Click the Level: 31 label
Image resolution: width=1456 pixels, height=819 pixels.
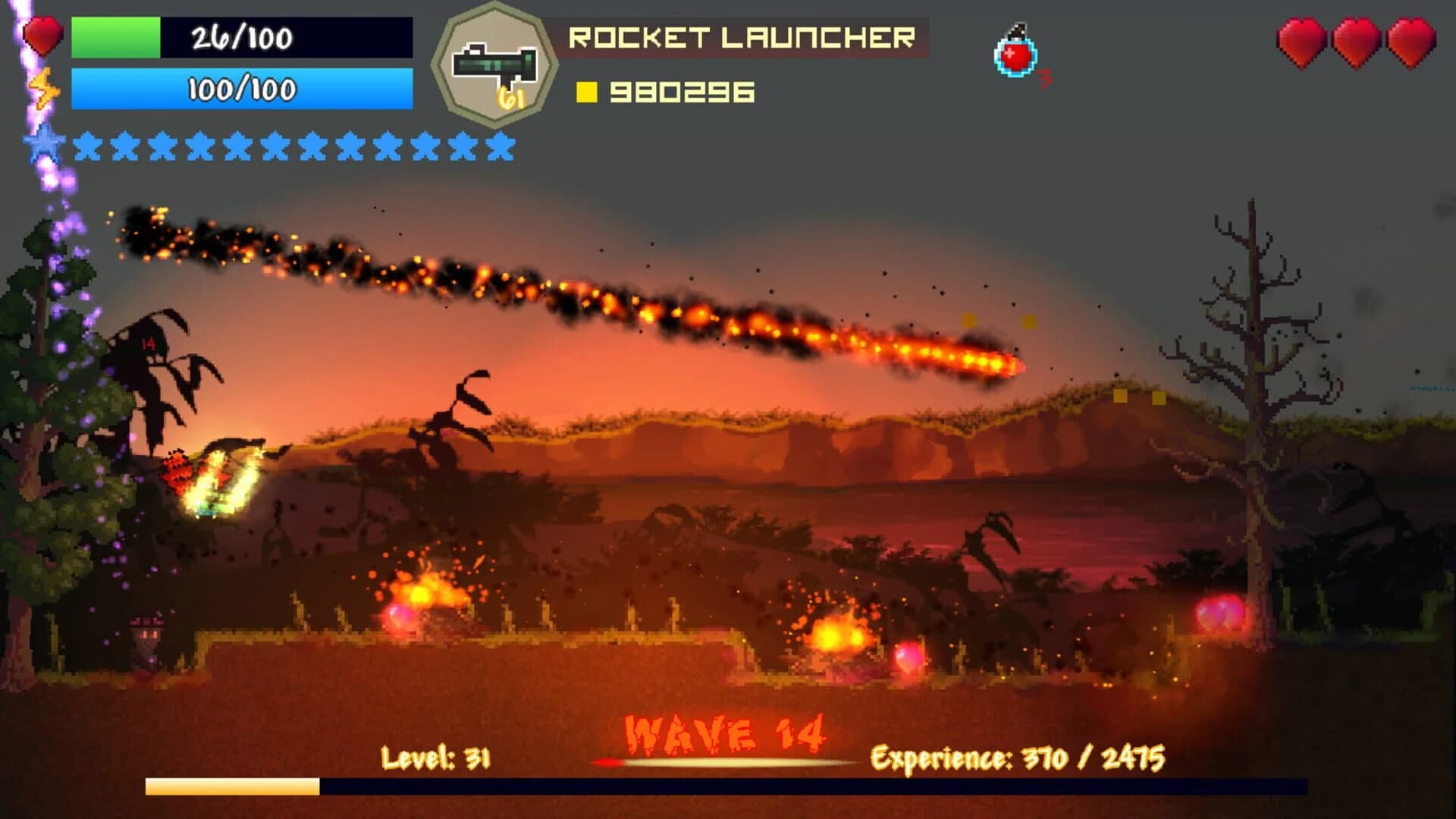point(435,758)
